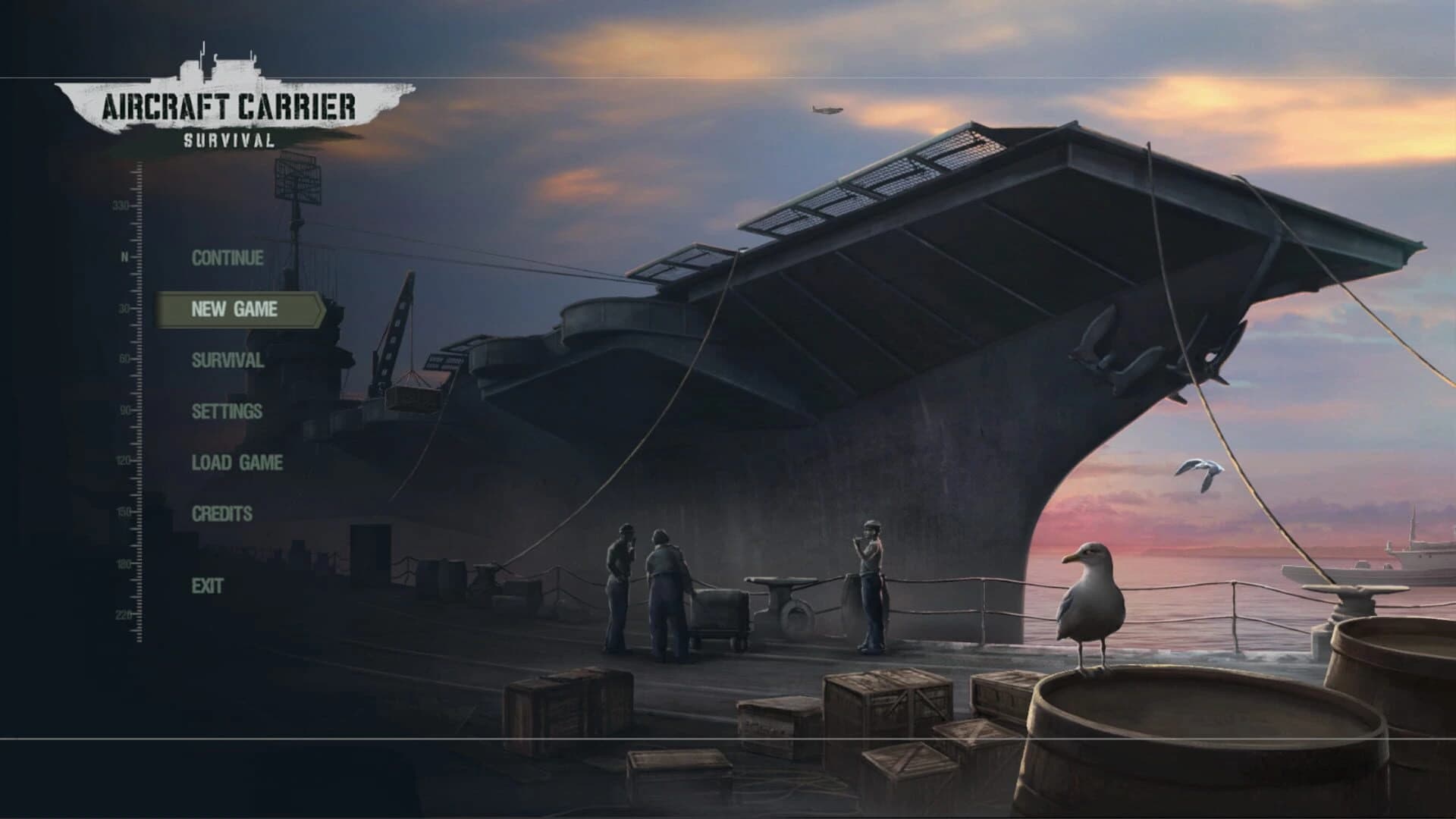Click CONTINUE to resume your game

coord(227,258)
